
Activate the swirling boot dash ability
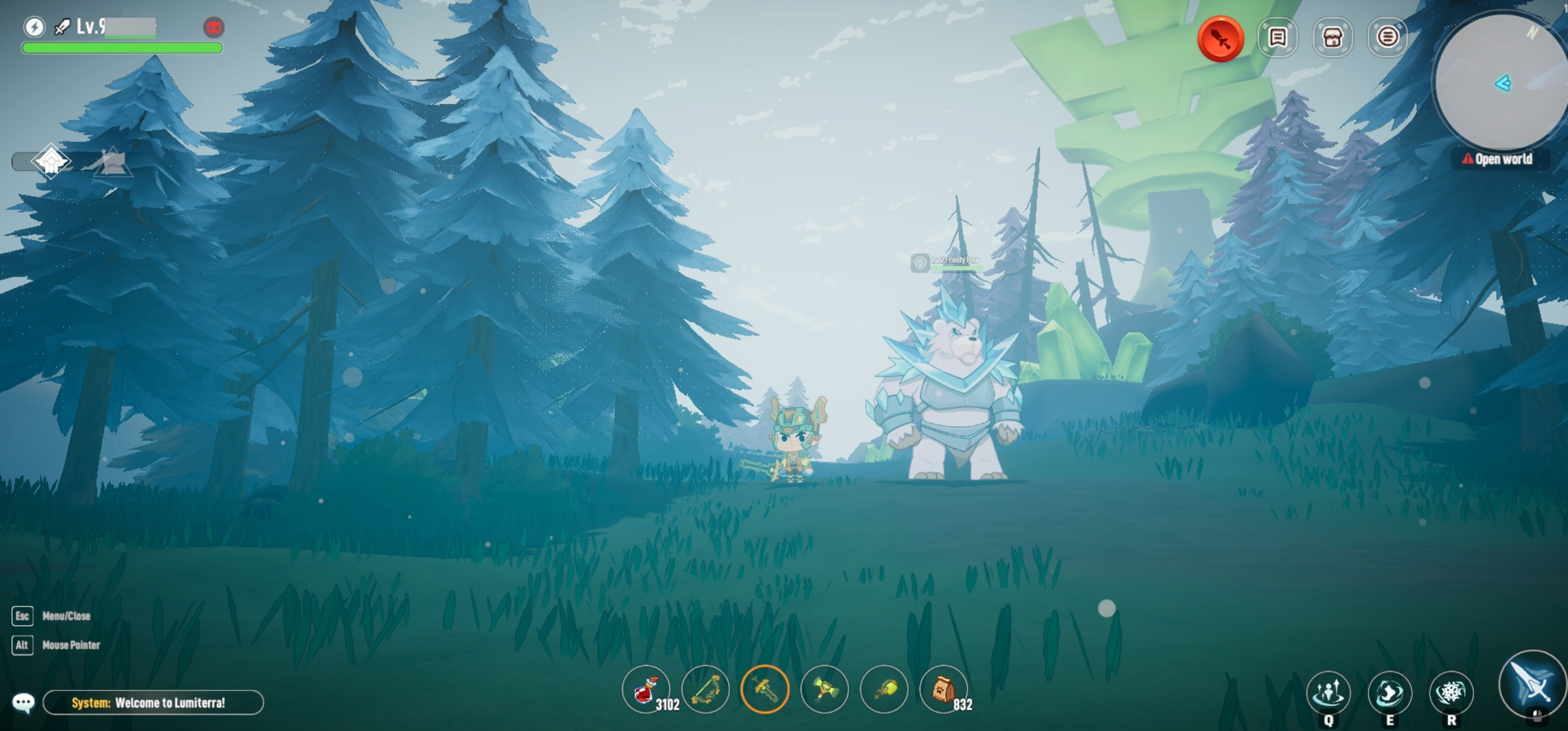pyautogui.click(x=1390, y=693)
